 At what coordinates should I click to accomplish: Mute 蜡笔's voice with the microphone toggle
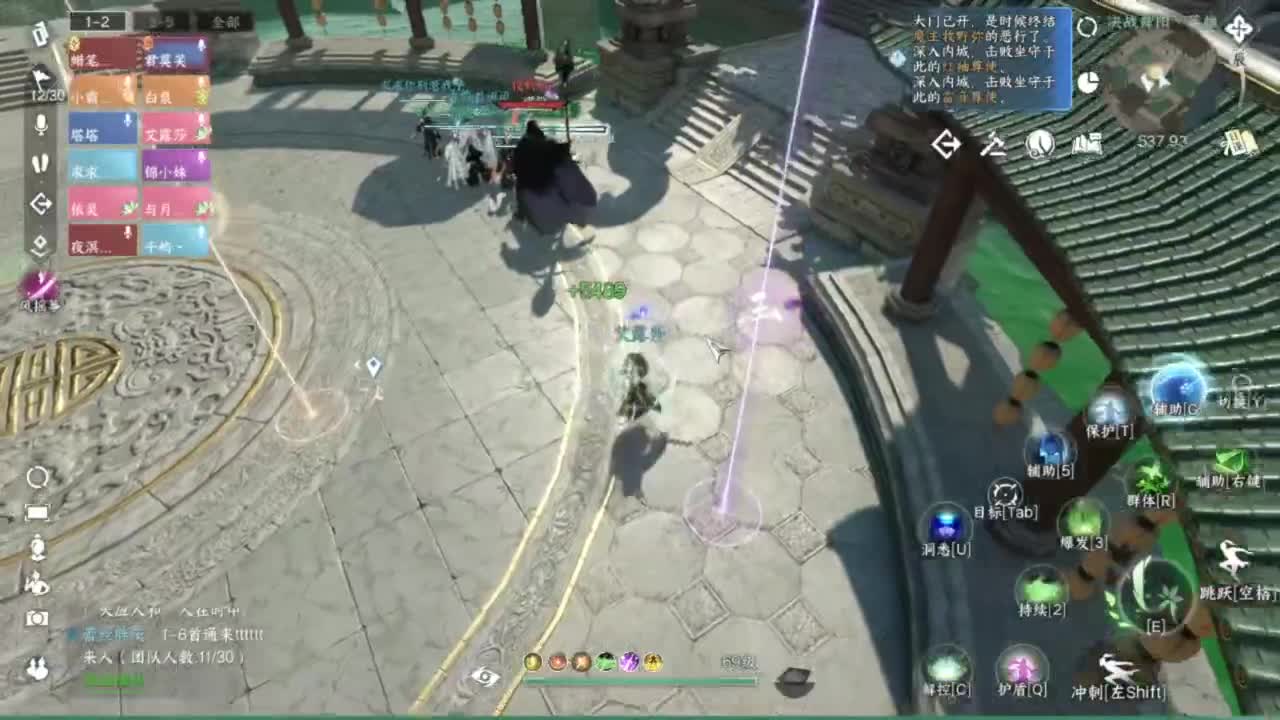coord(127,48)
